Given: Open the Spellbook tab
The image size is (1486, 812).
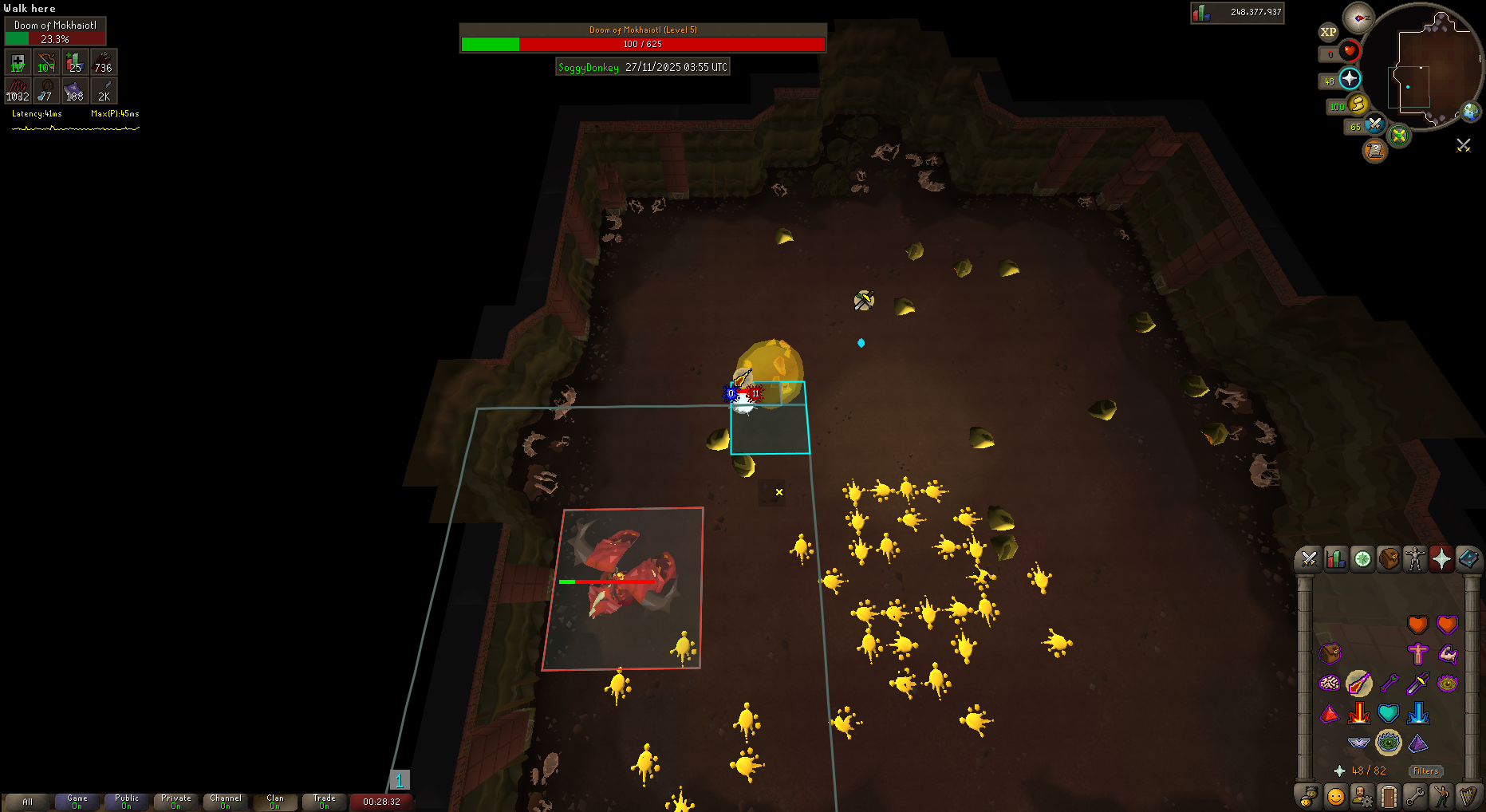Looking at the screenshot, I should point(1468,559).
